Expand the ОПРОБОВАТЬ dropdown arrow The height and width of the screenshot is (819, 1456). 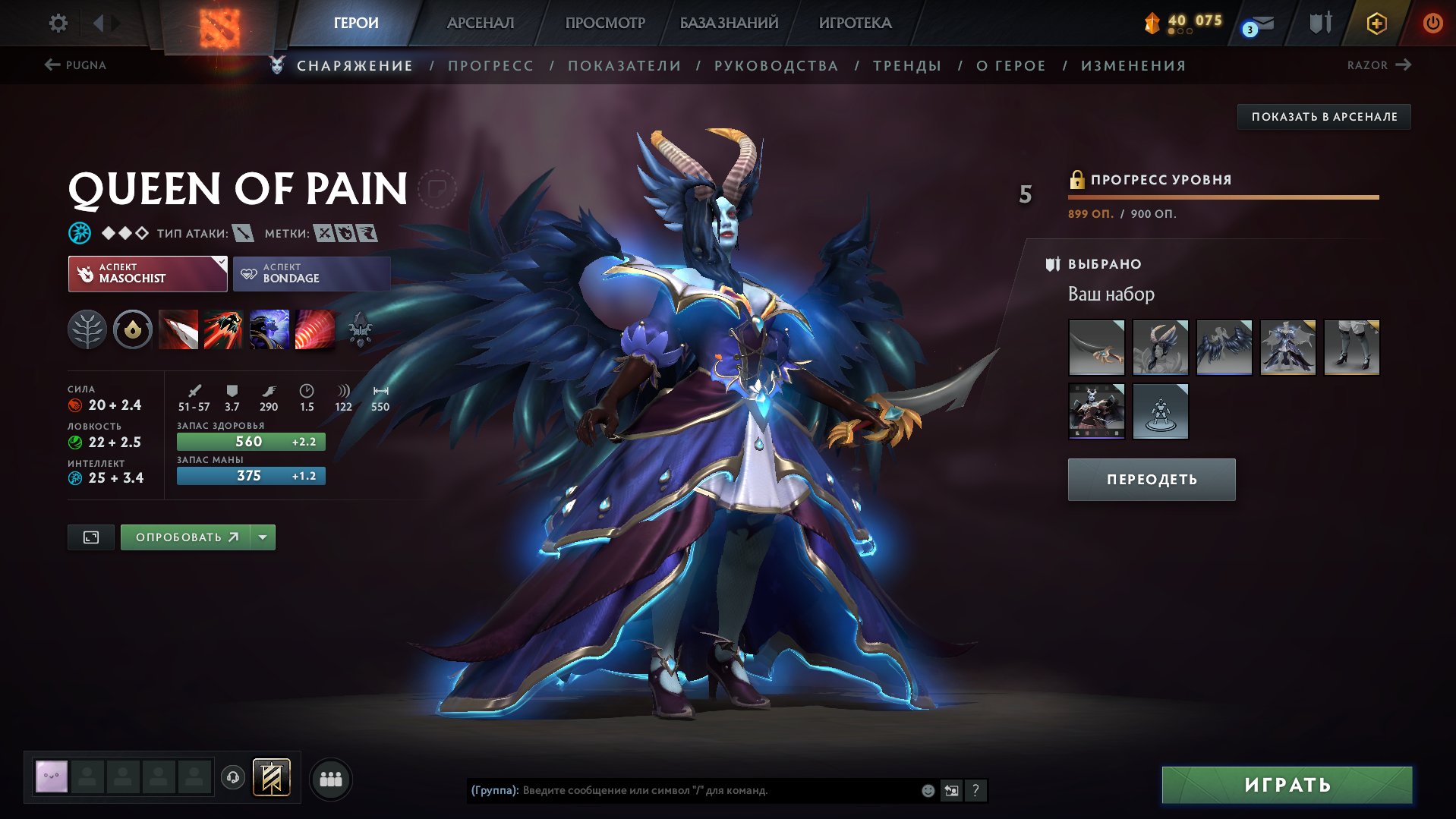pos(262,537)
